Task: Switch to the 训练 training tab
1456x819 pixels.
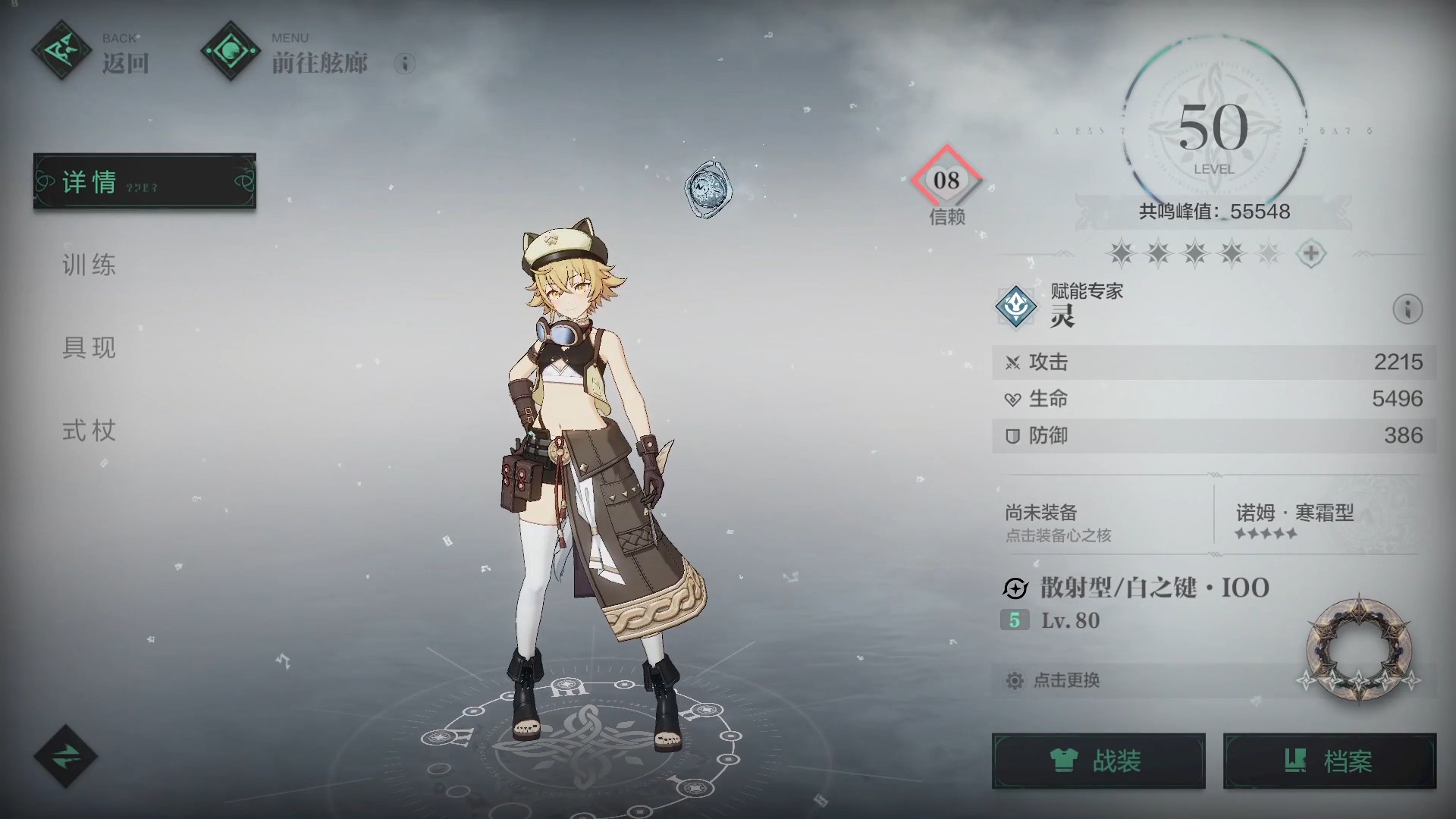Action: pyautogui.click(x=89, y=265)
